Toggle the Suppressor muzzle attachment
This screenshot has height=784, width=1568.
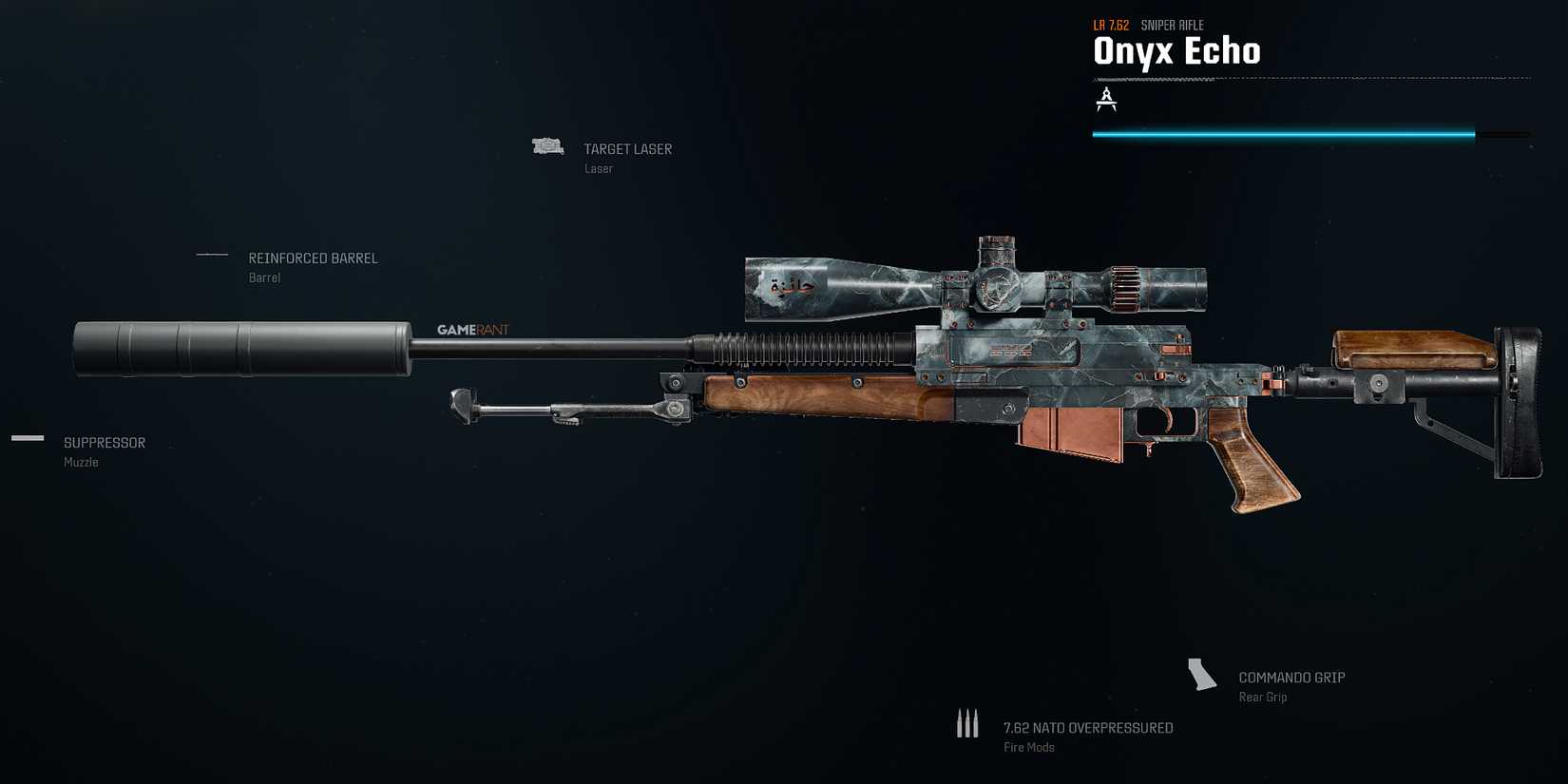(x=104, y=442)
